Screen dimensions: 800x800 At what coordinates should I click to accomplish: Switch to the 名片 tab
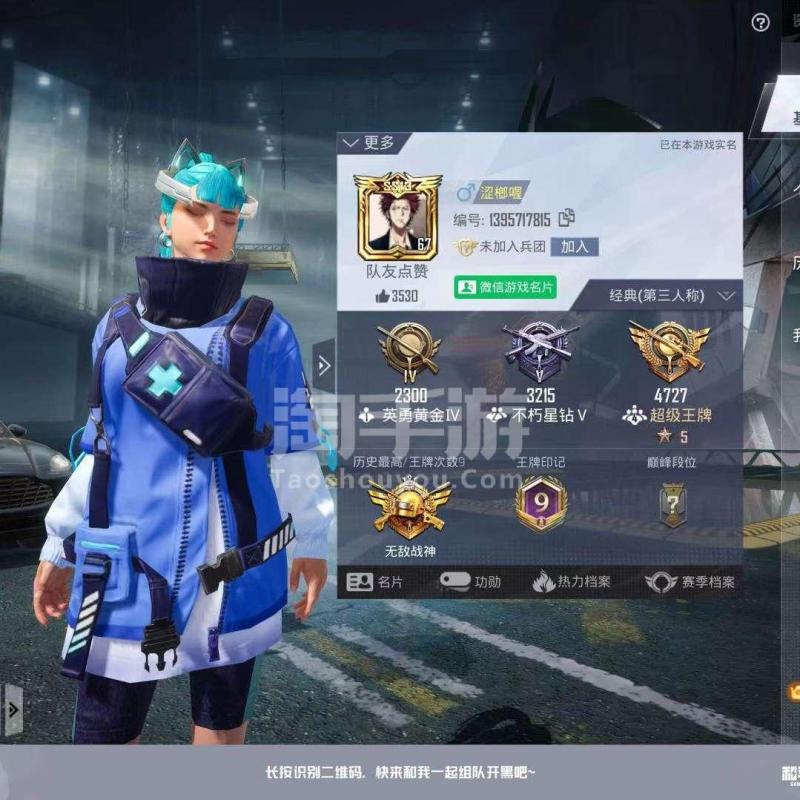[x=377, y=582]
